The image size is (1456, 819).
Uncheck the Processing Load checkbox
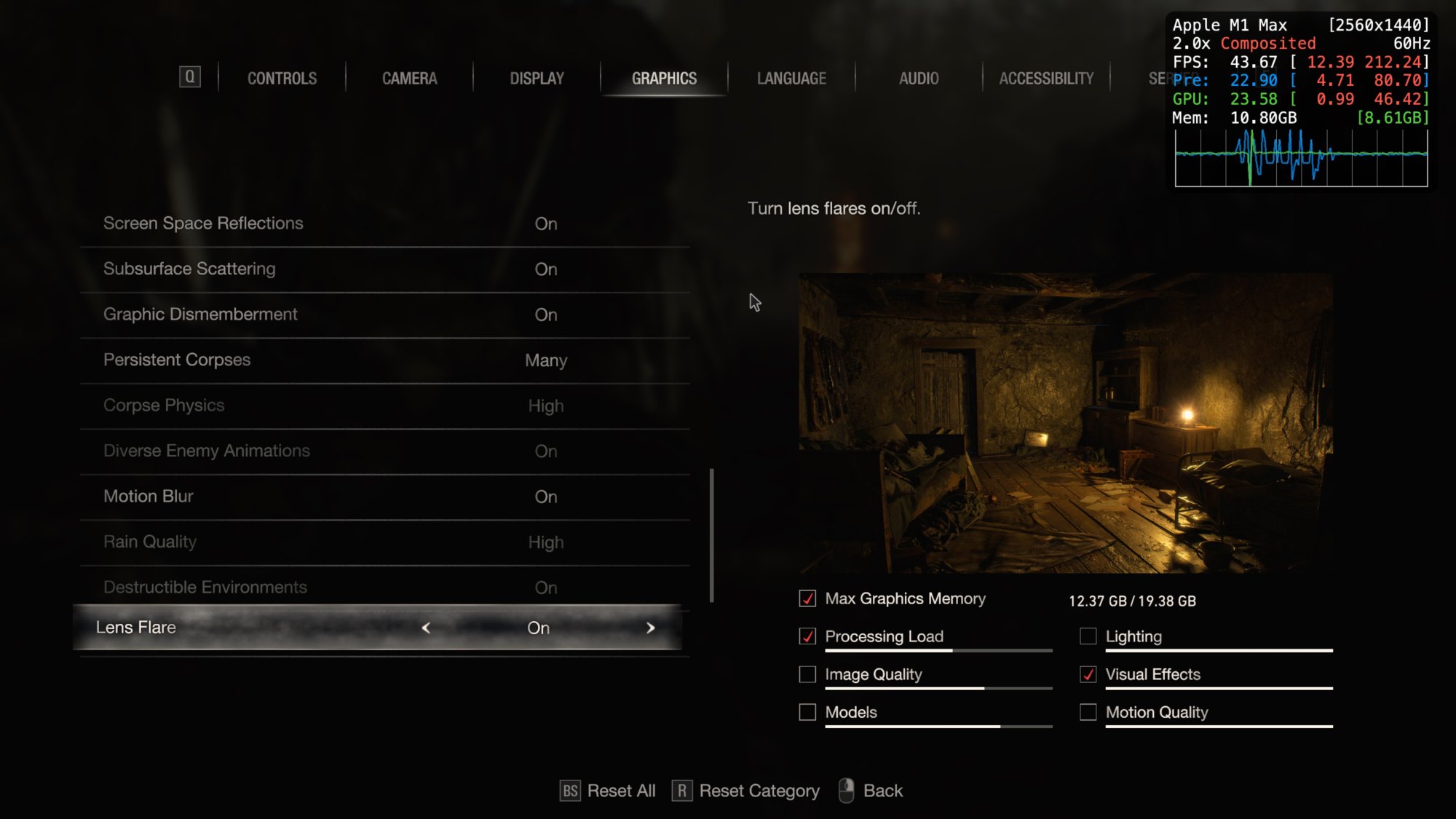point(807,636)
